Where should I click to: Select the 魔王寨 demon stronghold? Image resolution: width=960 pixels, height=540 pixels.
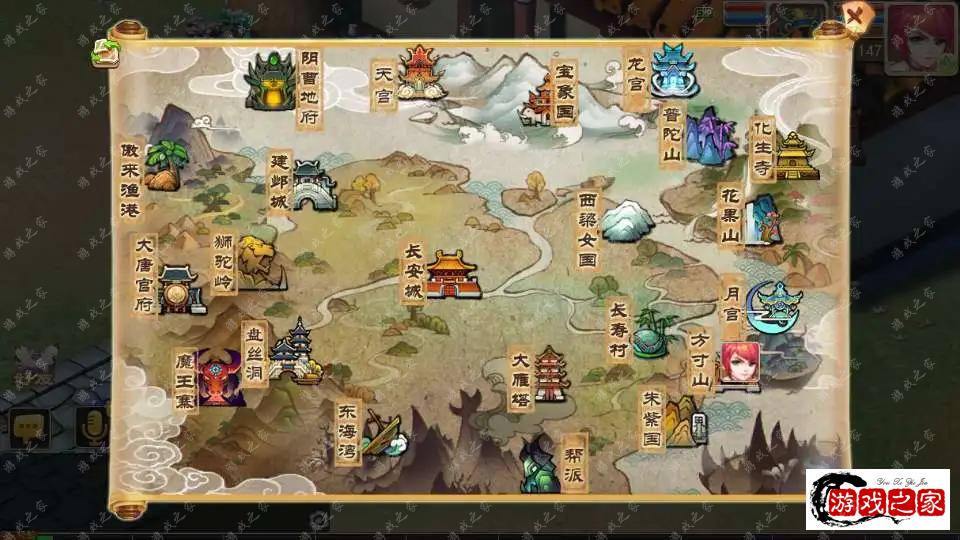220,377
